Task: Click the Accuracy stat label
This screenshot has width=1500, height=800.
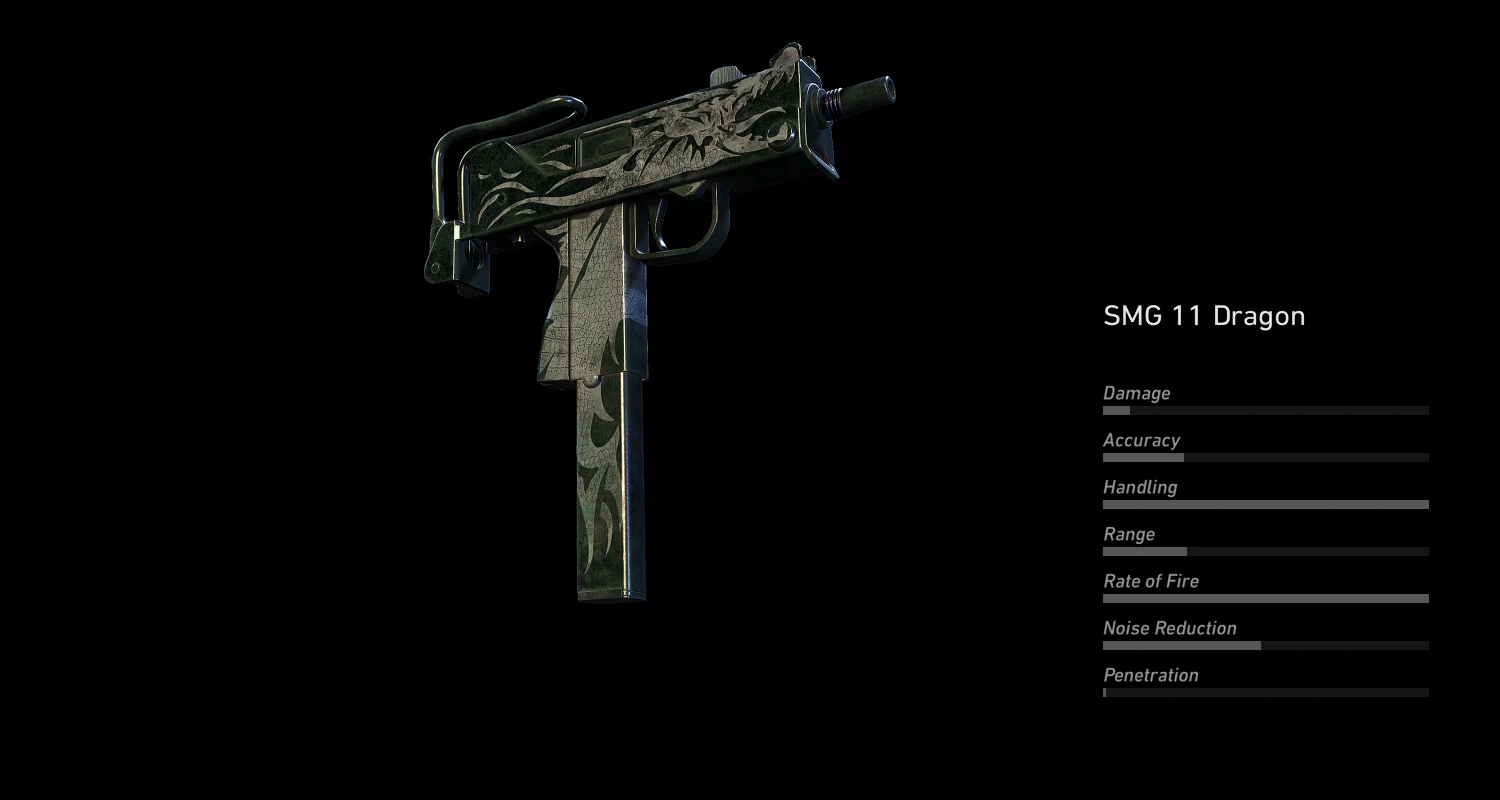Action: pyautogui.click(x=1141, y=440)
